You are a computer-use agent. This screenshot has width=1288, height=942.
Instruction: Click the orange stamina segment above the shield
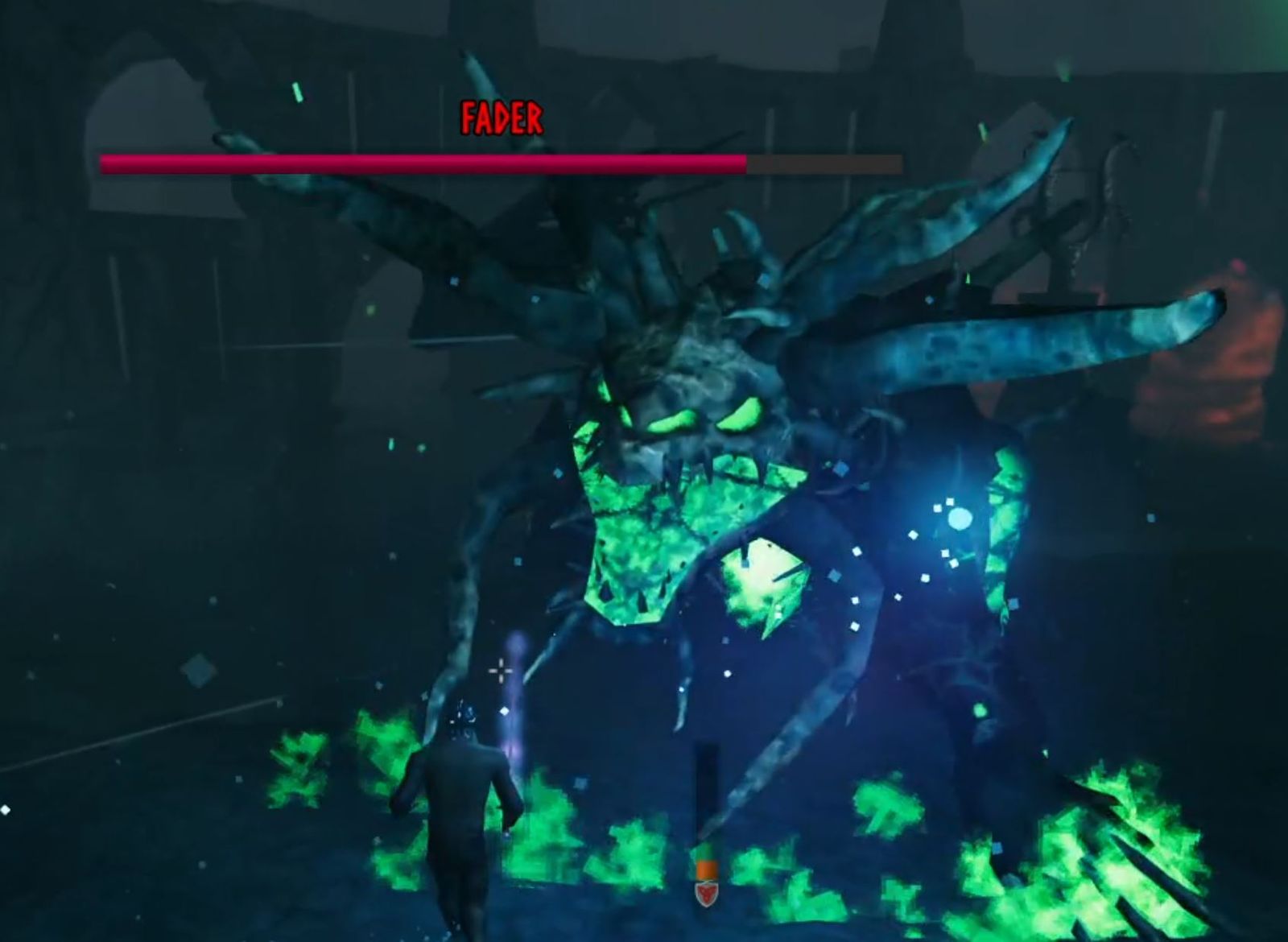pyautogui.click(x=706, y=870)
